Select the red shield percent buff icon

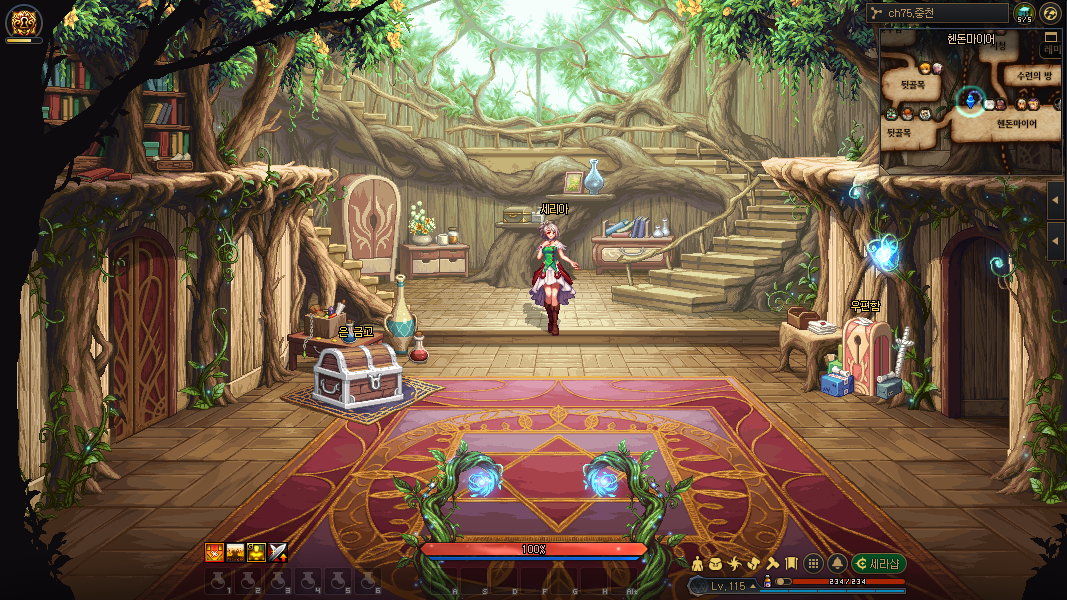point(214,552)
